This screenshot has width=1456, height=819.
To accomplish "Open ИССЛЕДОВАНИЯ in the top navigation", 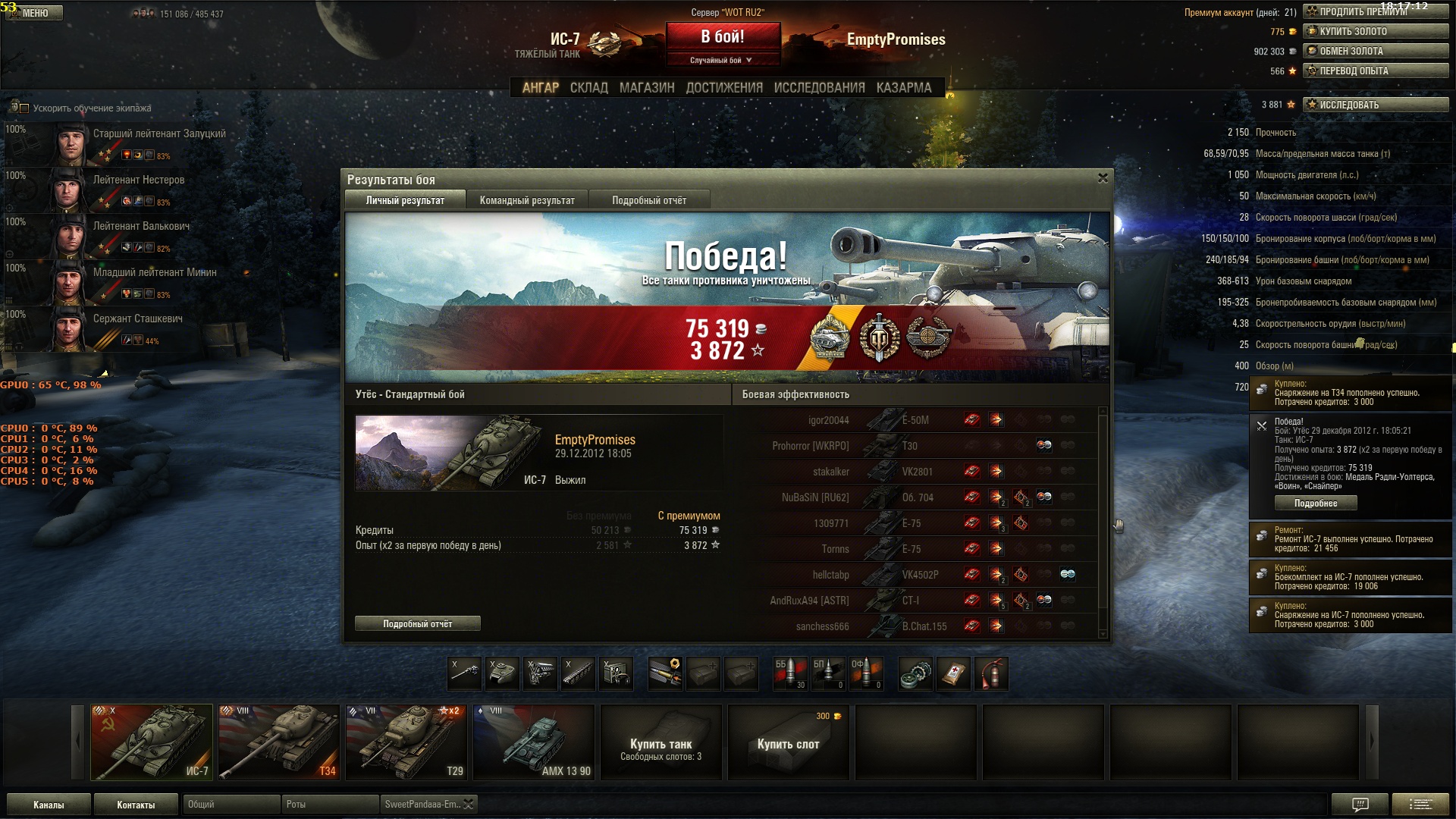I will (x=819, y=88).
